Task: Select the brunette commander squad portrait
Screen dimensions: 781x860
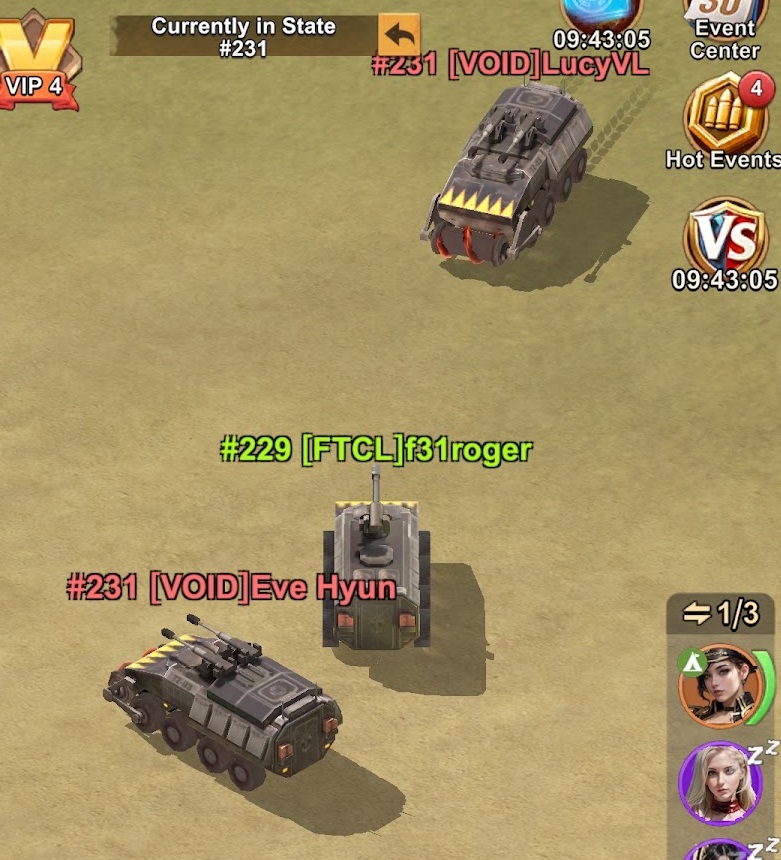Action: [714, 687]
